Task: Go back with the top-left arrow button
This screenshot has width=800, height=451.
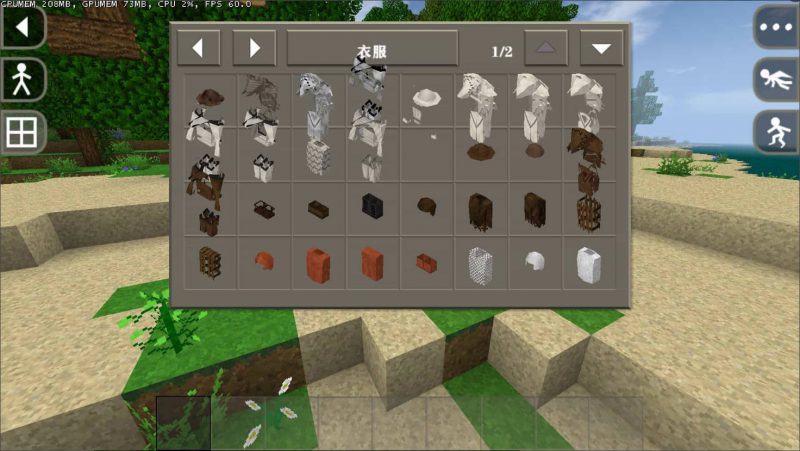Action: 23,26
